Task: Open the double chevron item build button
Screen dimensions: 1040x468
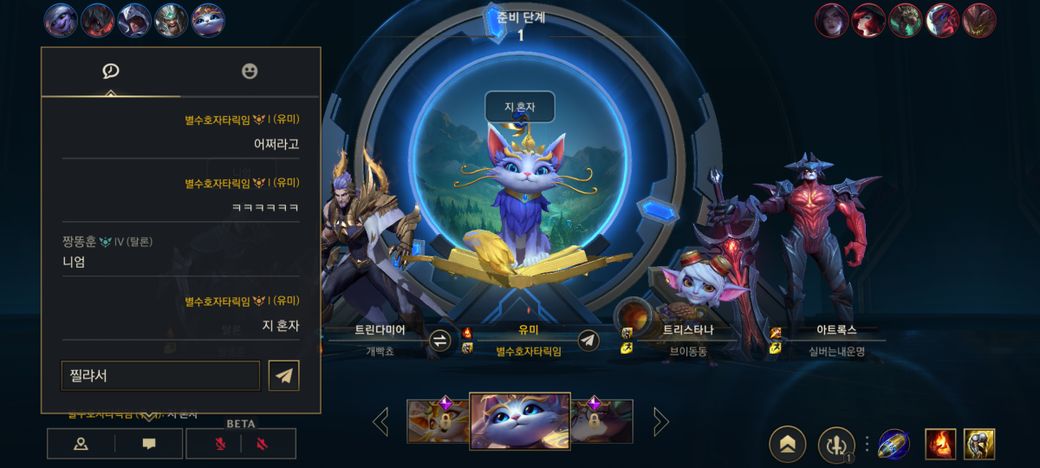Action: point(787,444)
